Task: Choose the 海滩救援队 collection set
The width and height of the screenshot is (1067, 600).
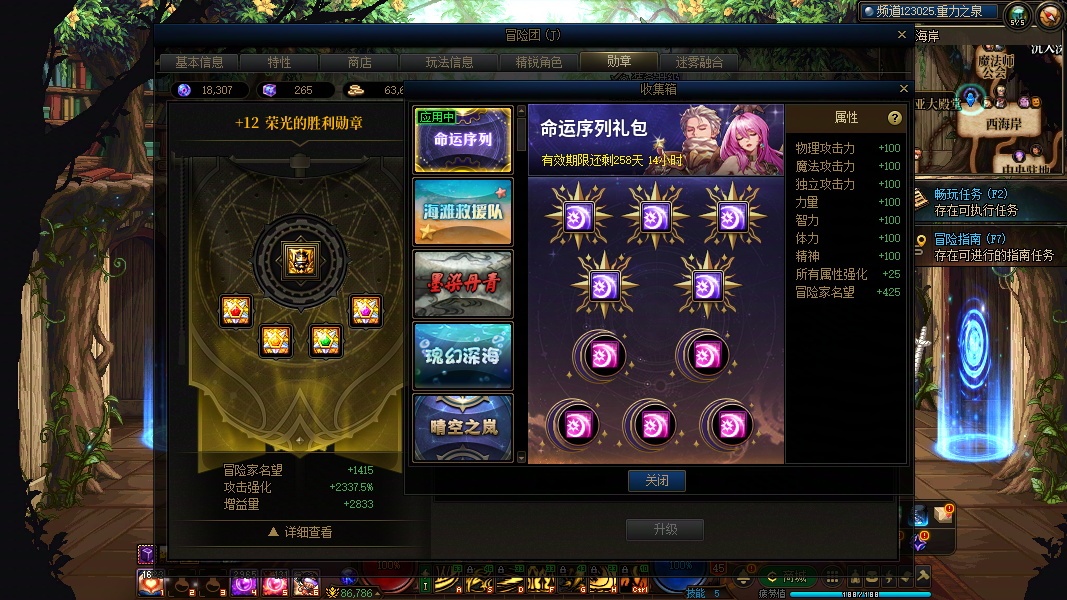Action: 463,212
